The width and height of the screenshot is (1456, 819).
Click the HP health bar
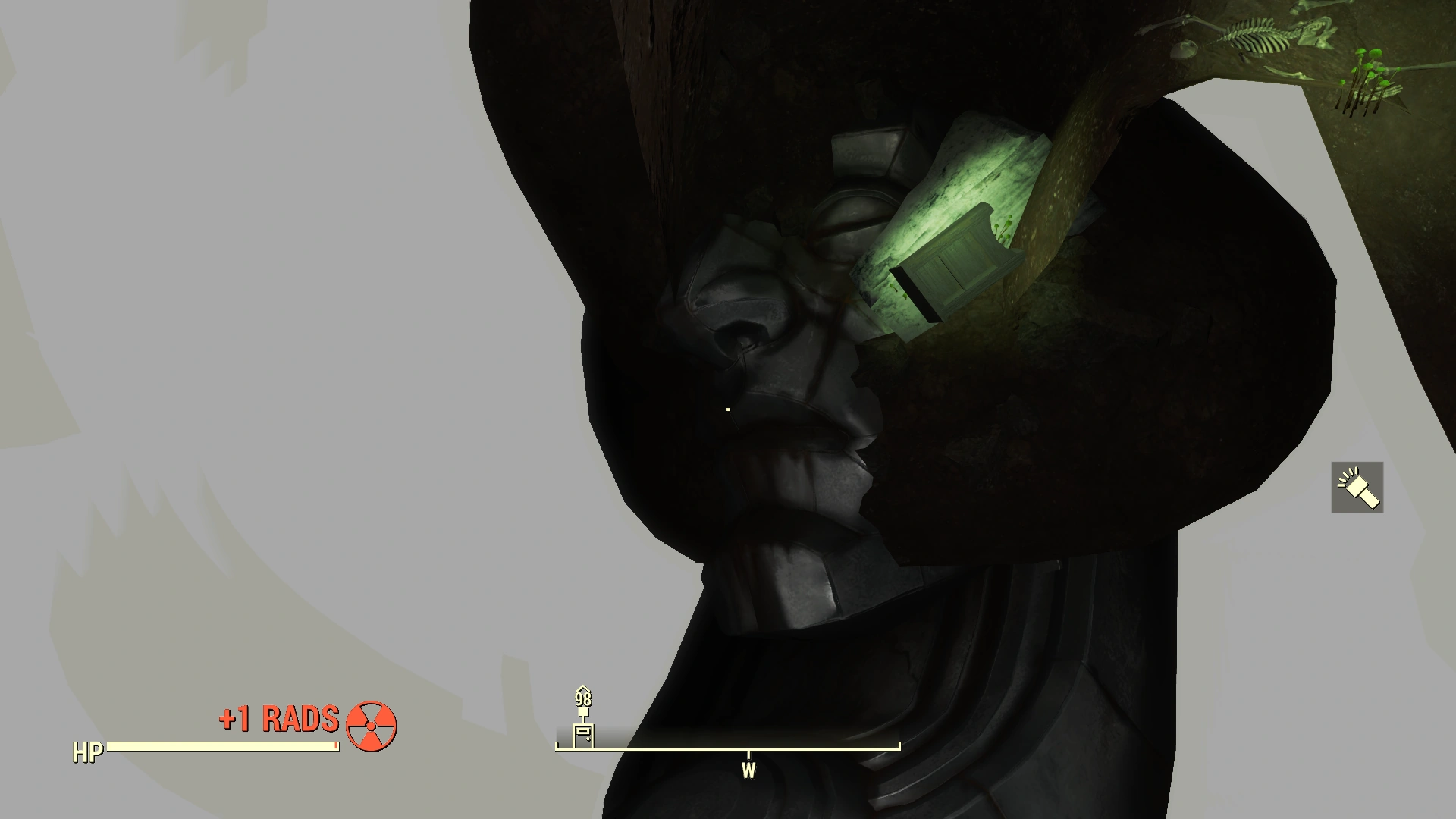pyautogui.click(x=220, y=745)
